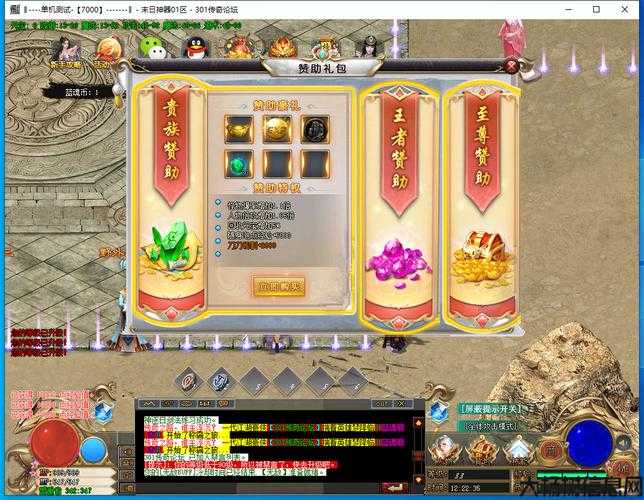Open the orange lotus event icon
644x500 pixels.
click(x=282, y=47)
